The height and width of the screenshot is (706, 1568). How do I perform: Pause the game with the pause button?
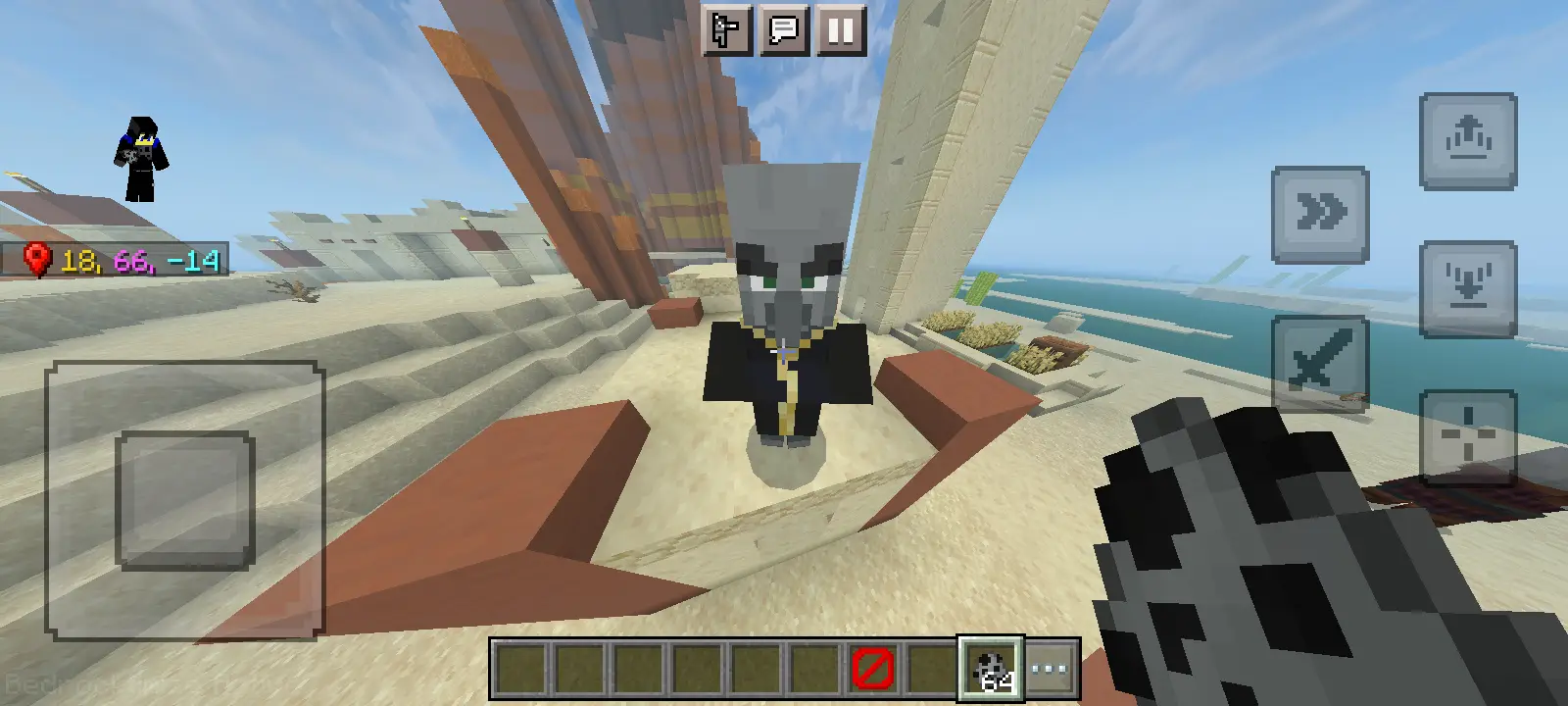pyautogui.click(x=840, y=30)
